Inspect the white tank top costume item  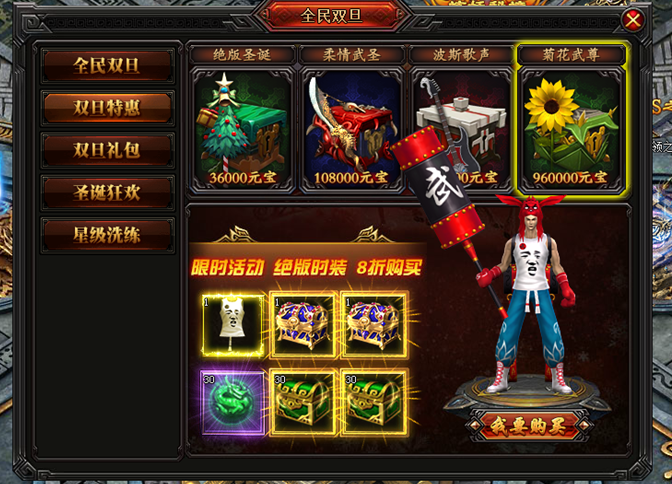(x=234, y=325)
